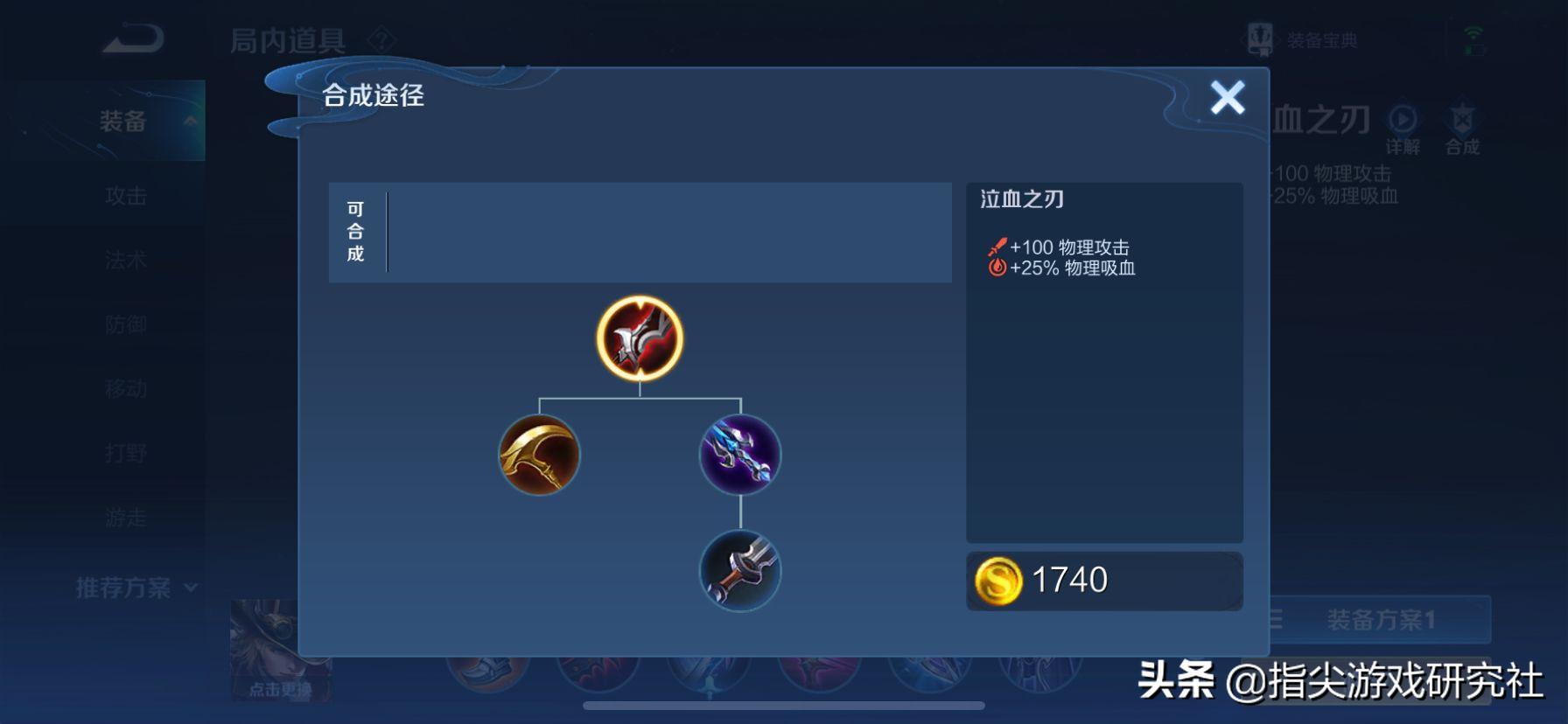Select the purple spear component in the tree

[x=740, y=455]
